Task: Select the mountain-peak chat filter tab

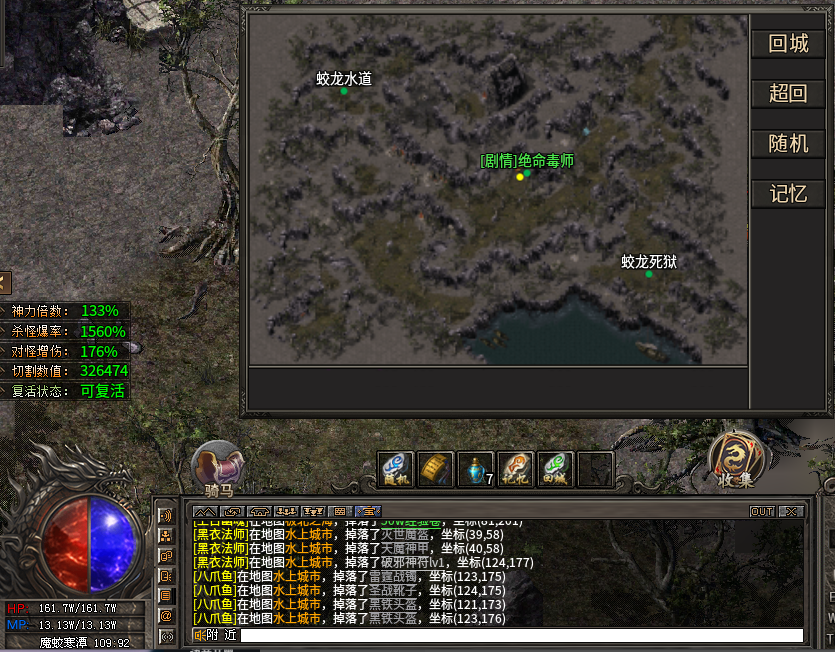Action: (204, 511)
